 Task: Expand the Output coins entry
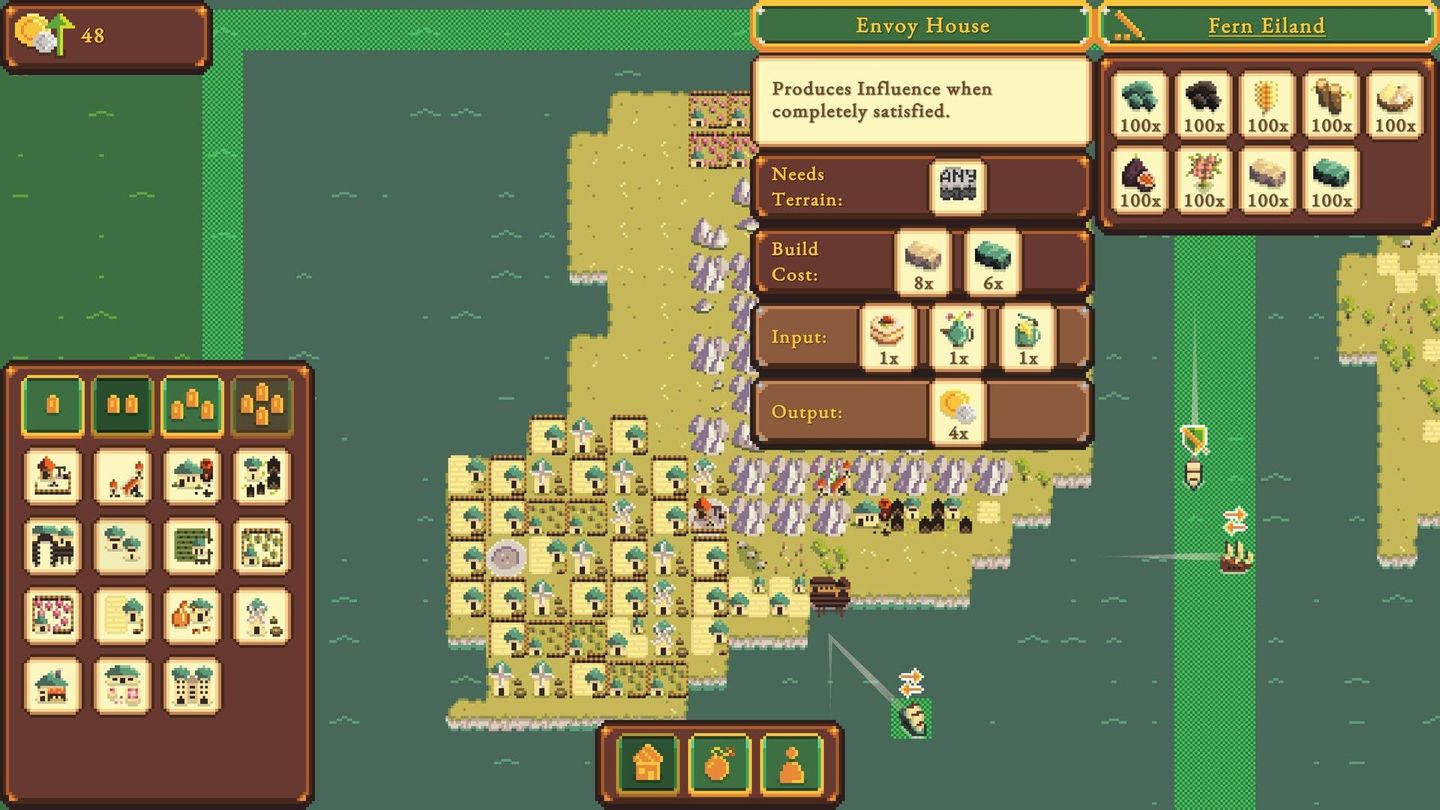coord(957,411)
